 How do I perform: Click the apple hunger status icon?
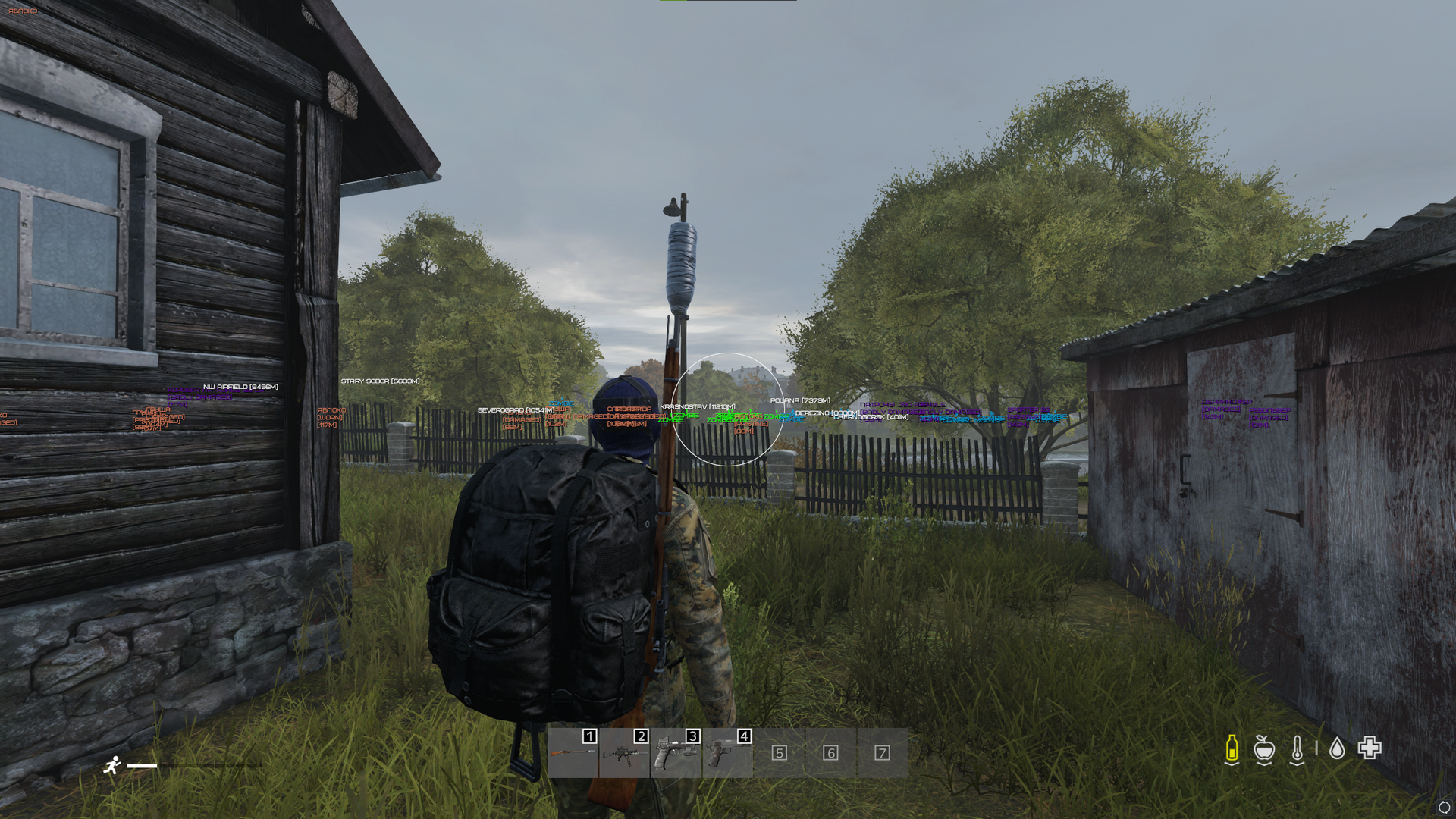click(x=1263, y=748)
